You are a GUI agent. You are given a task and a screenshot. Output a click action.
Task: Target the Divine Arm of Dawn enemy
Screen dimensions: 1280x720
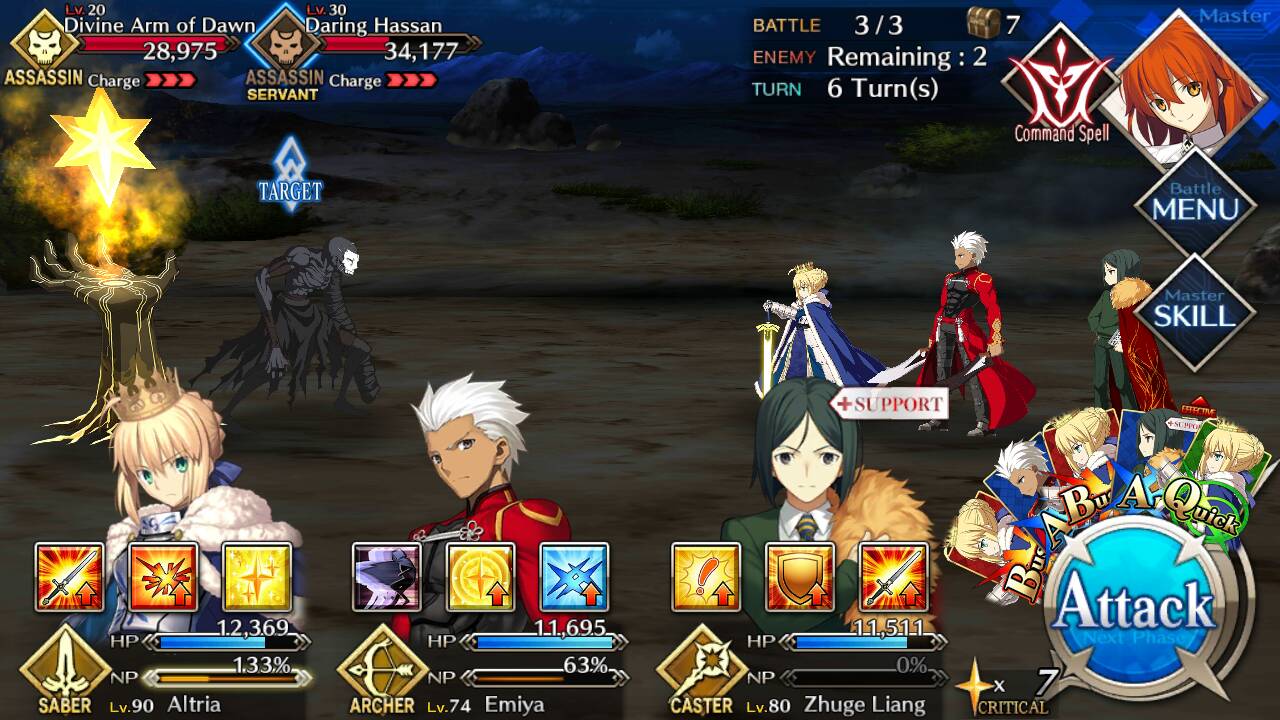coord(130,45)
